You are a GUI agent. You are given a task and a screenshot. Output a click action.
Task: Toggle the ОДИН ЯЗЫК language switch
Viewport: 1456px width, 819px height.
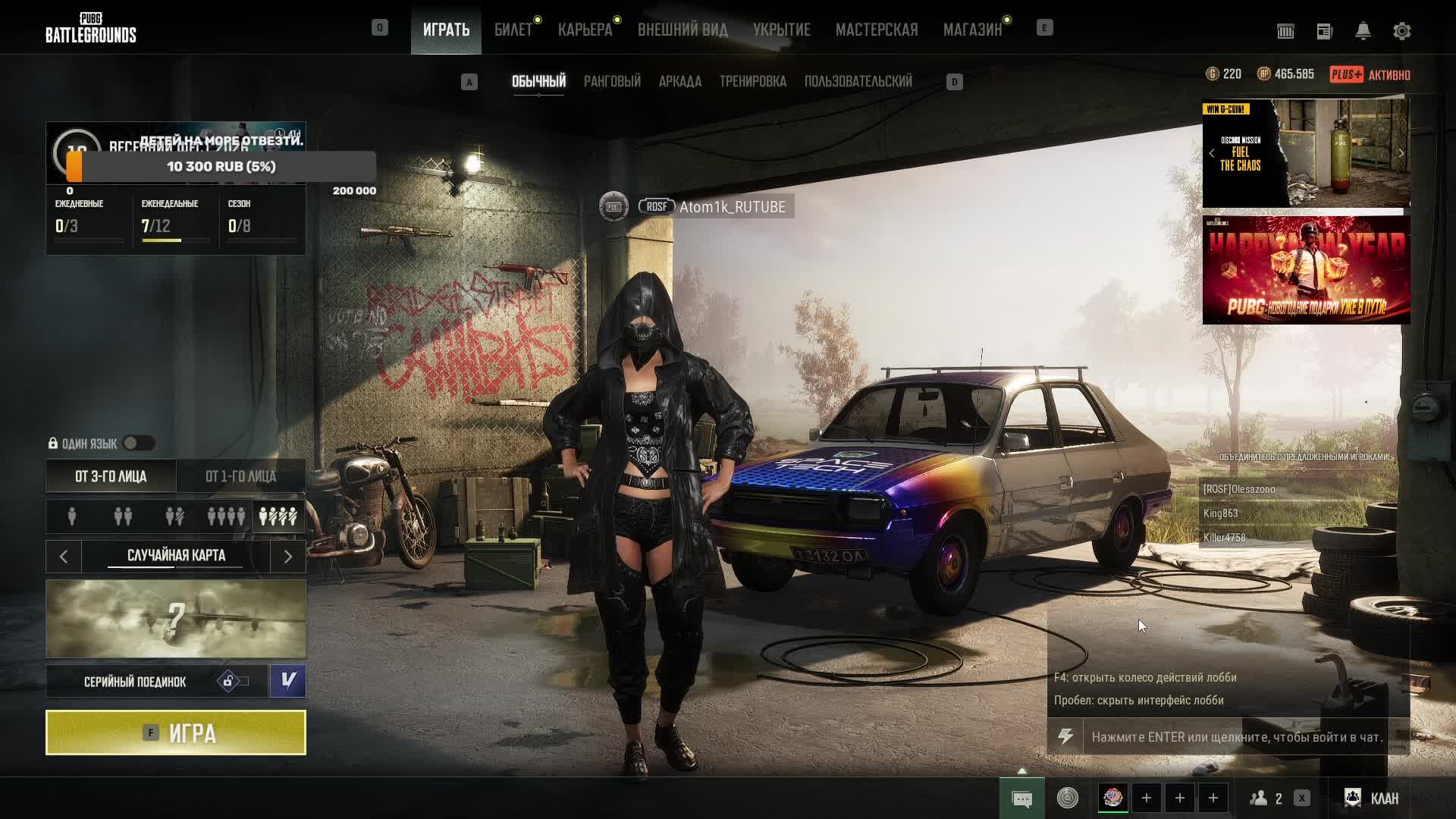click(x=139, y=444)
